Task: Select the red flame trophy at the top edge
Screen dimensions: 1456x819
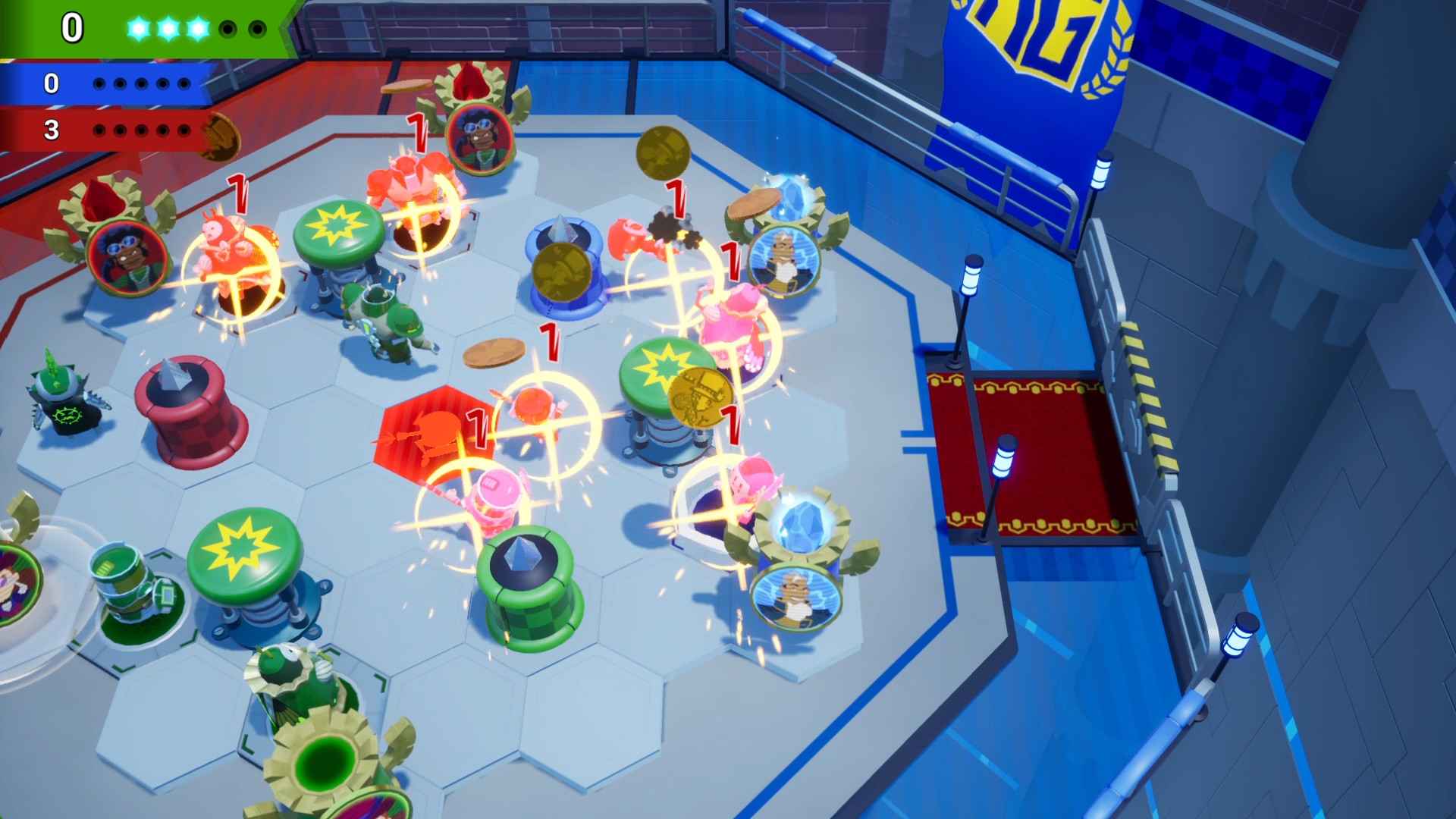Action: click(467, 83)
